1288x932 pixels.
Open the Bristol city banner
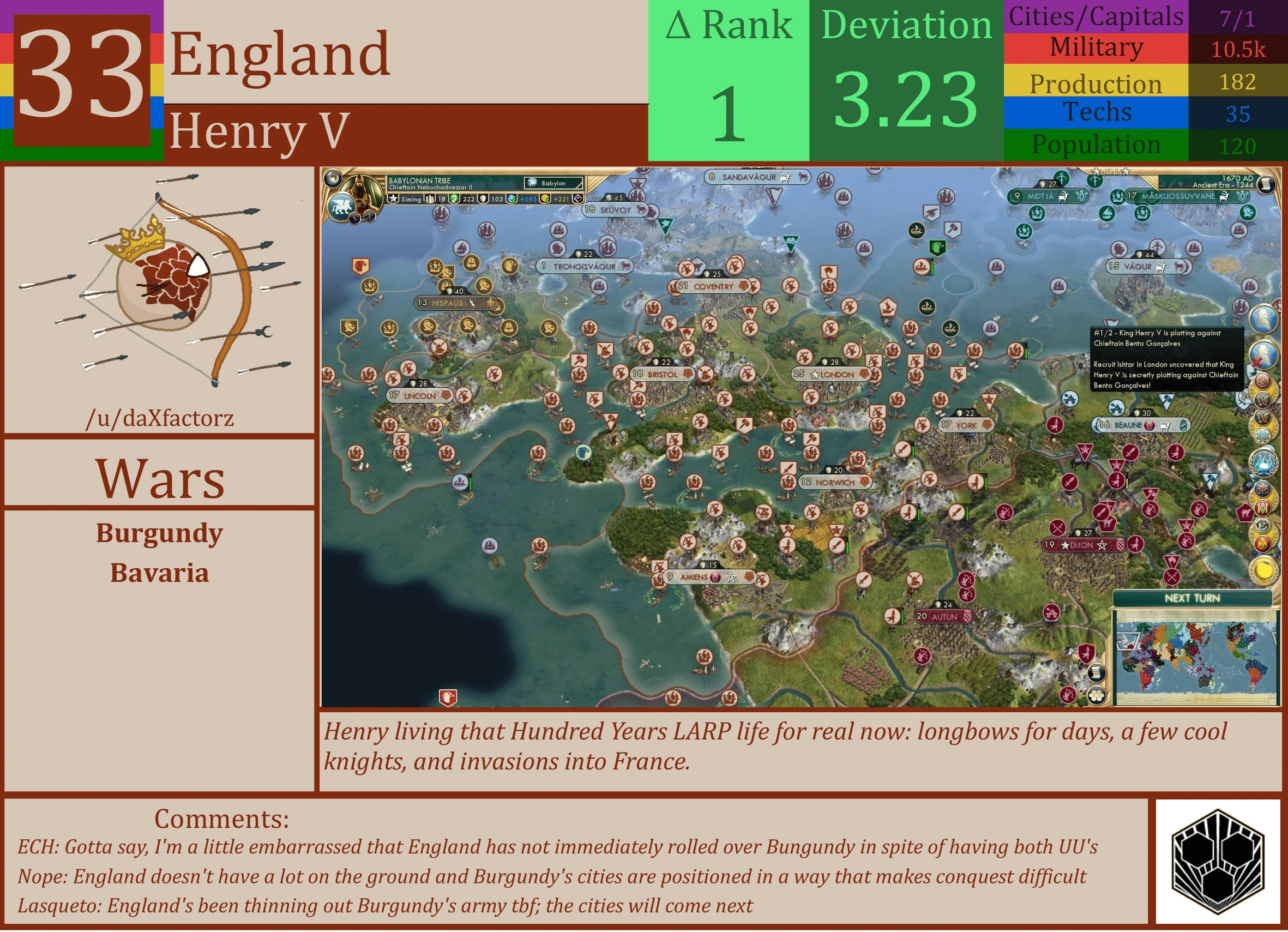661,374
